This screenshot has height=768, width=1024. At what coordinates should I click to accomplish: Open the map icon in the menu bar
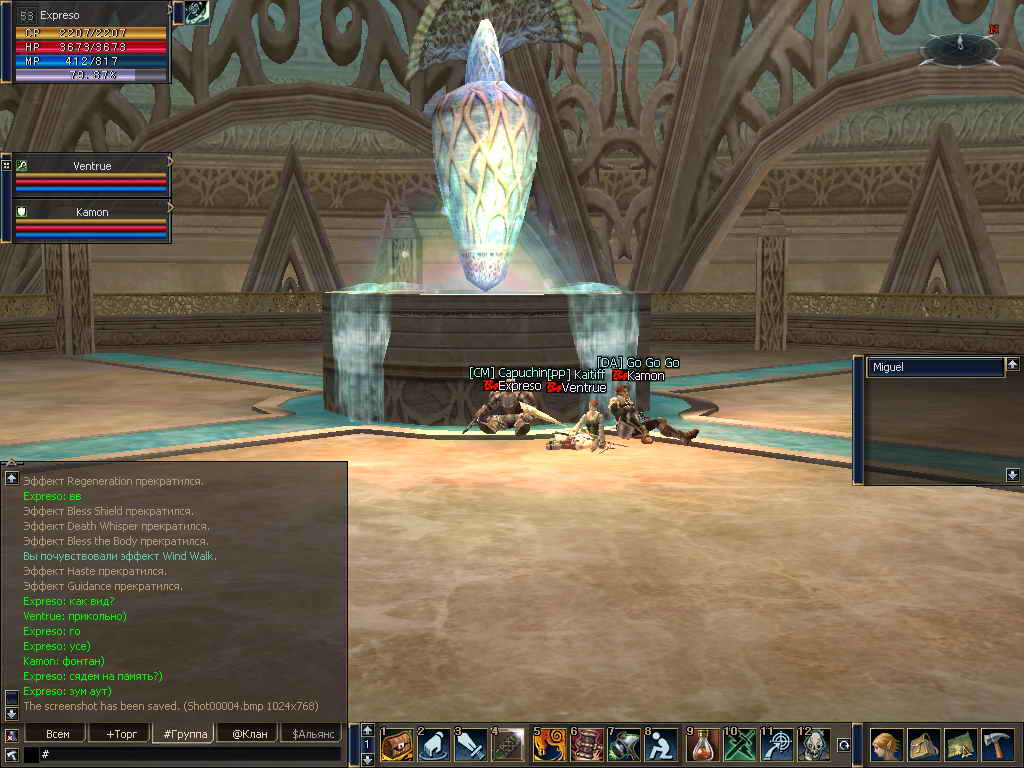pos(960,746)
